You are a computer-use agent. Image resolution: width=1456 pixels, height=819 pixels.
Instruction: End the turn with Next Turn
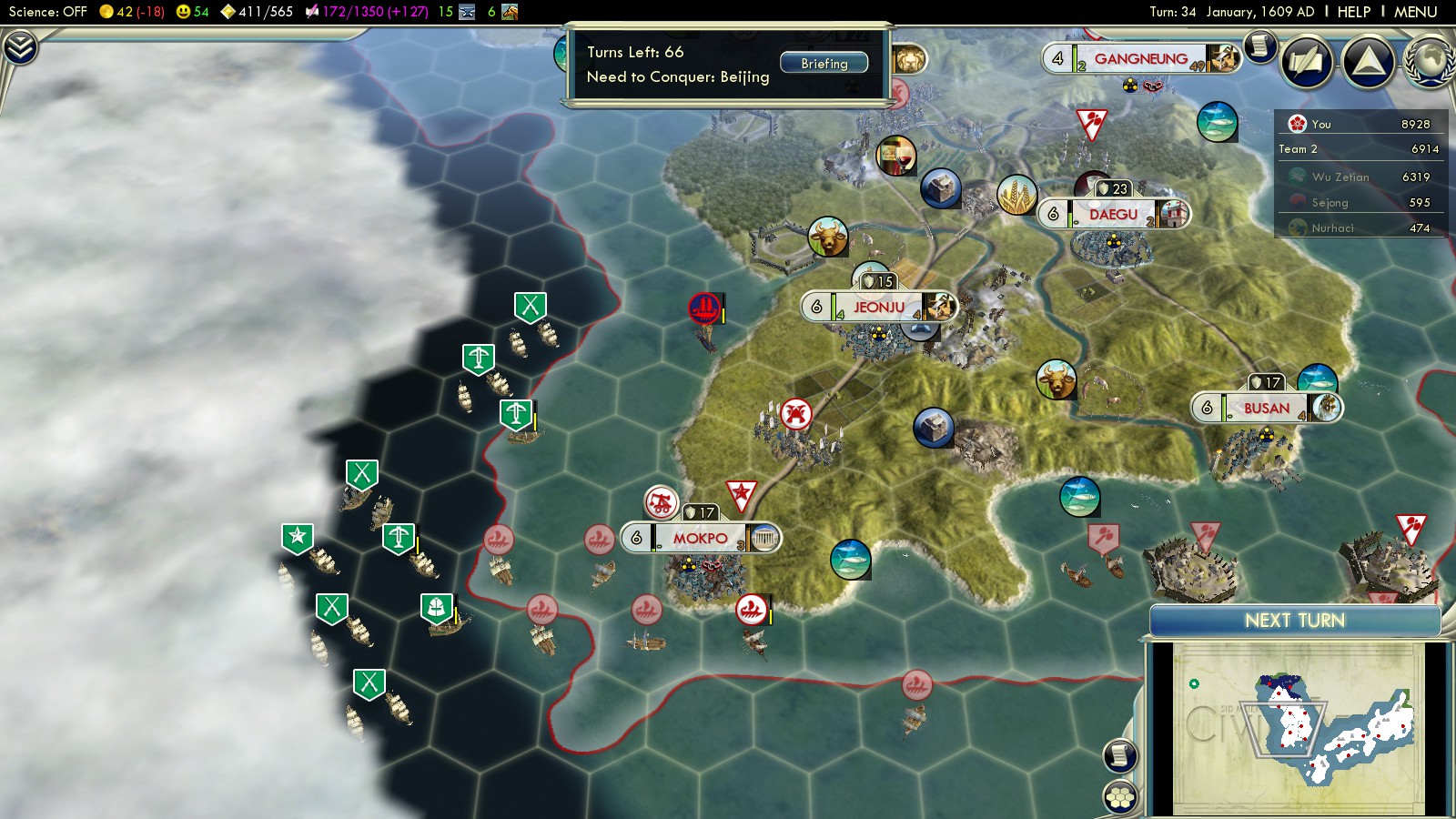[1294, 621]
